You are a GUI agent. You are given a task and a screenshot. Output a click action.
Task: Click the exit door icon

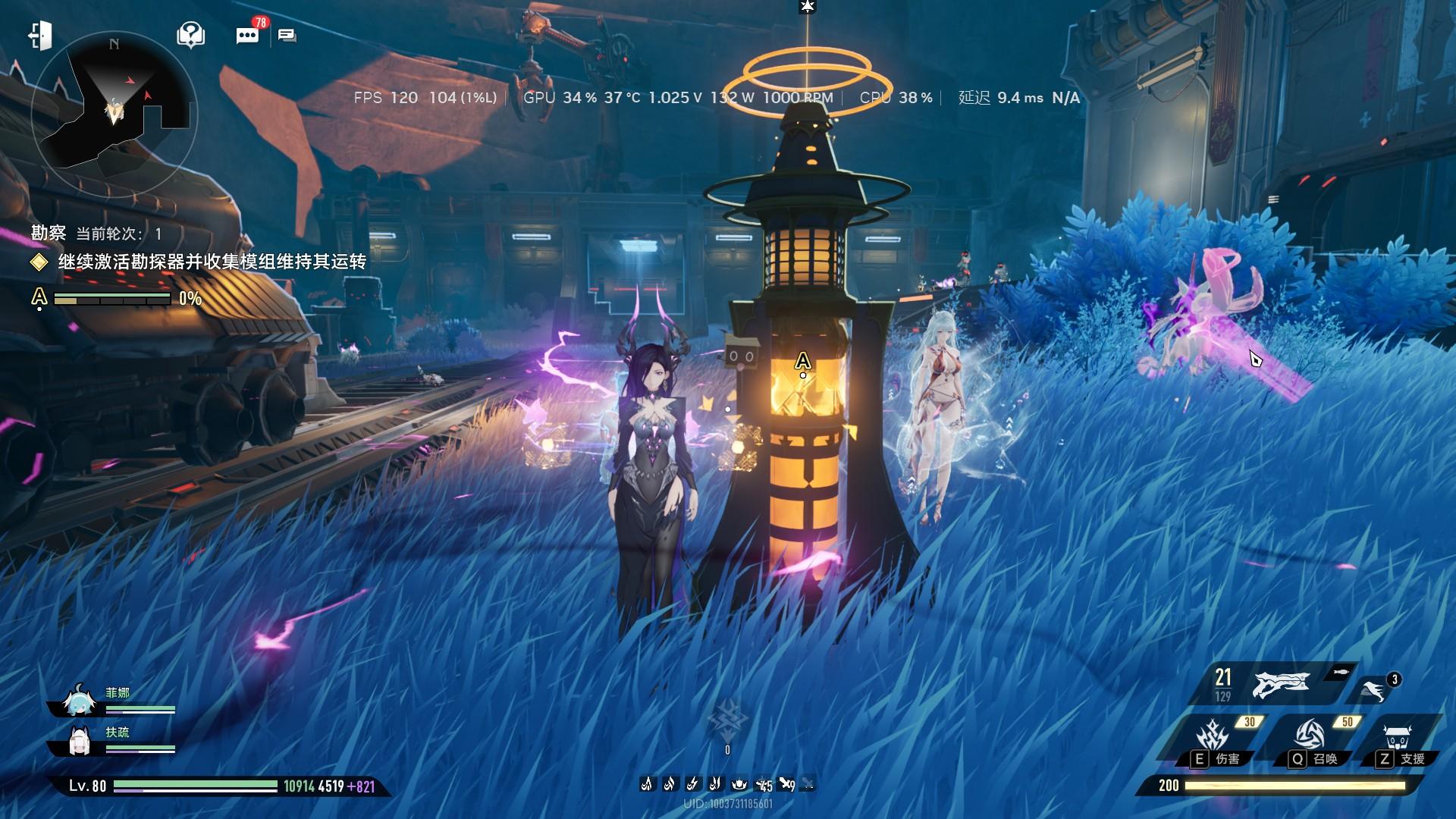tap(40, 36)
